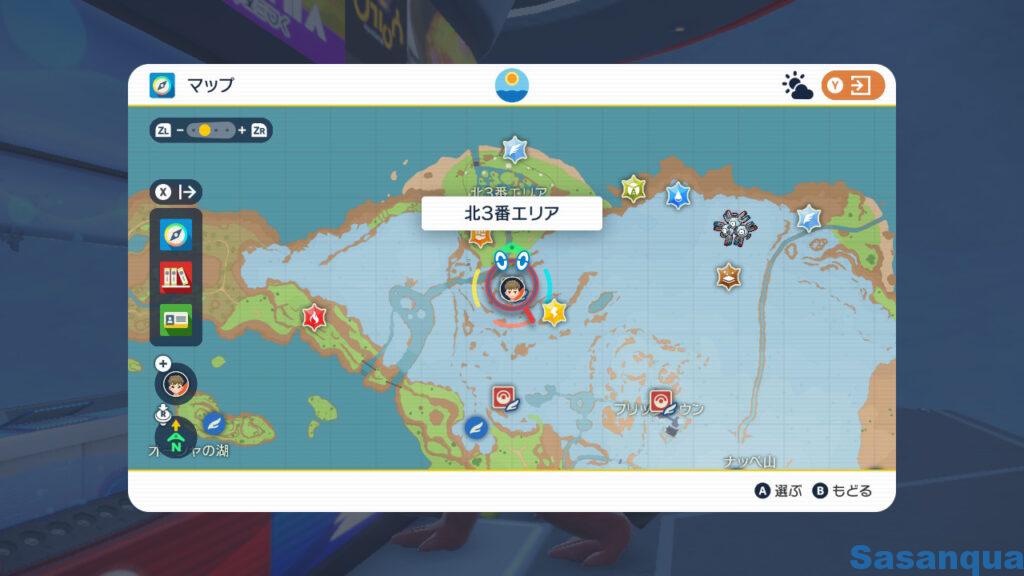Select the Electric Tera Raid crystal marker
The height and width of the screenshot is (576, 1024).
(x=552, y=312)
